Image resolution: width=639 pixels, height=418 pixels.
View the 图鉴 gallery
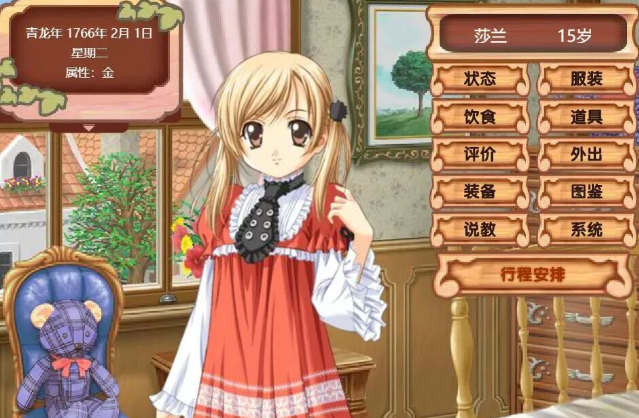point(587,192)
